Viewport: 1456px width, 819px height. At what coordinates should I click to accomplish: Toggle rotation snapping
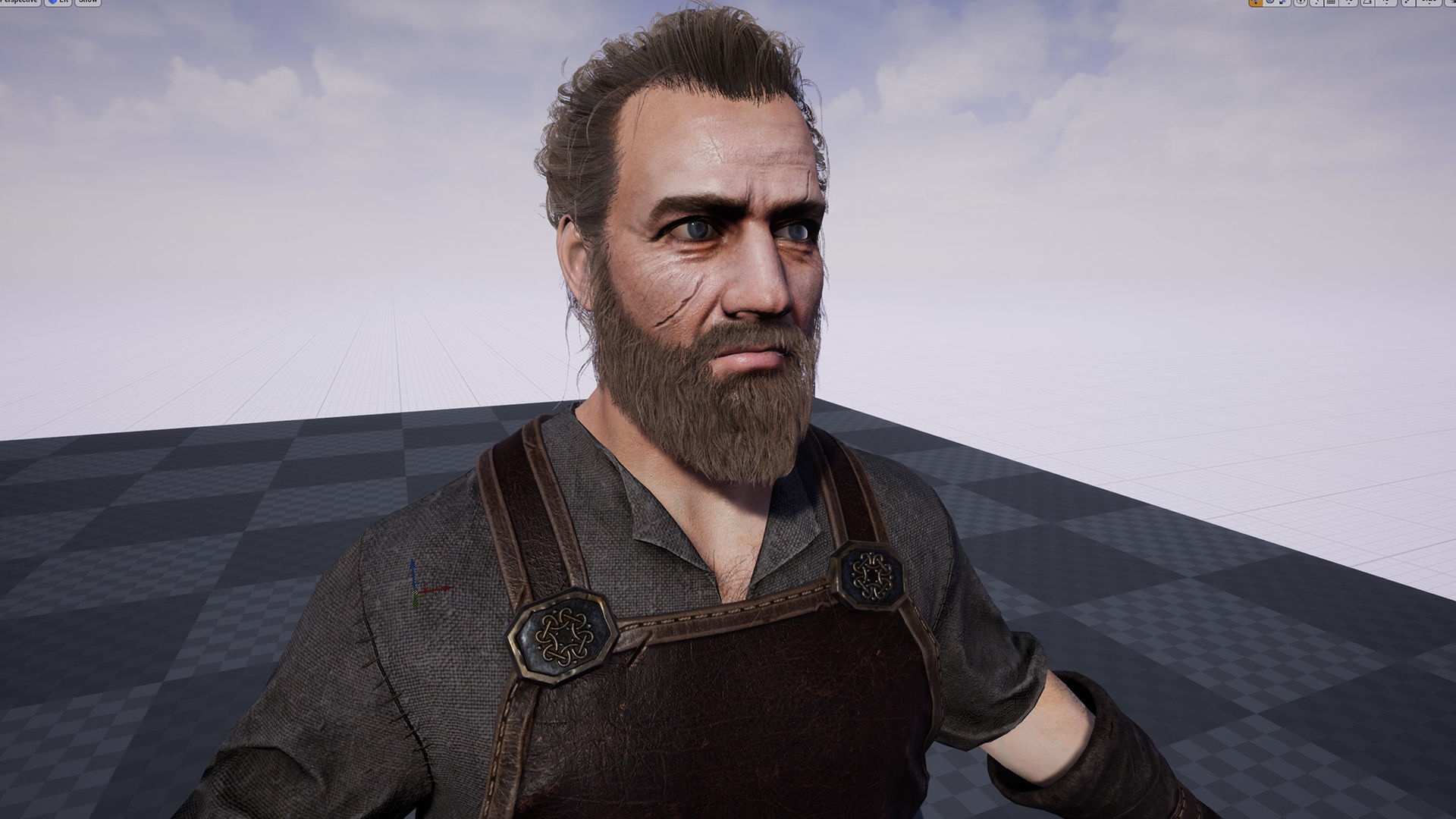[x=1367, y=3]
